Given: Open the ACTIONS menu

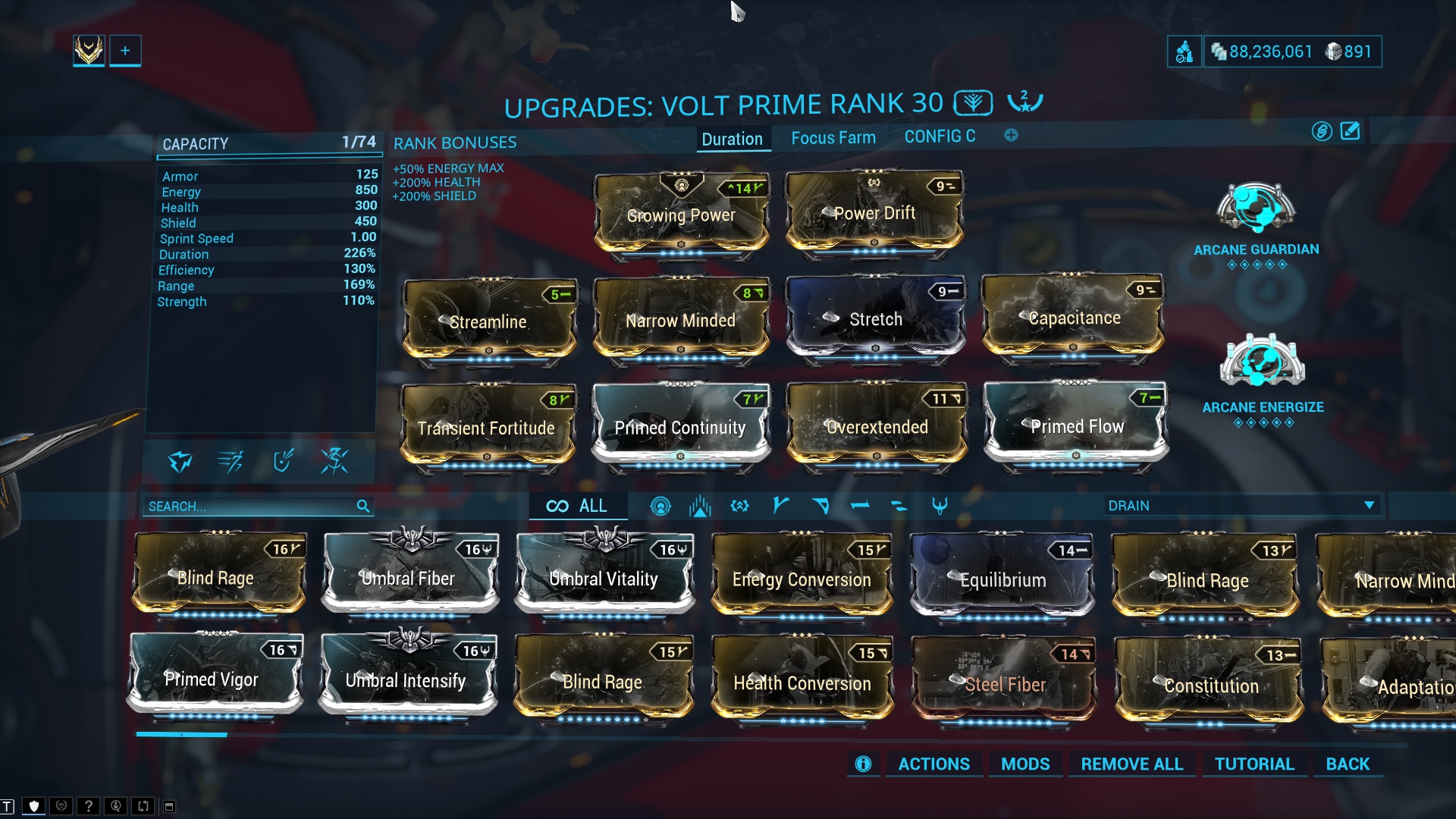Looking at the screenshot, I should 934,764.
